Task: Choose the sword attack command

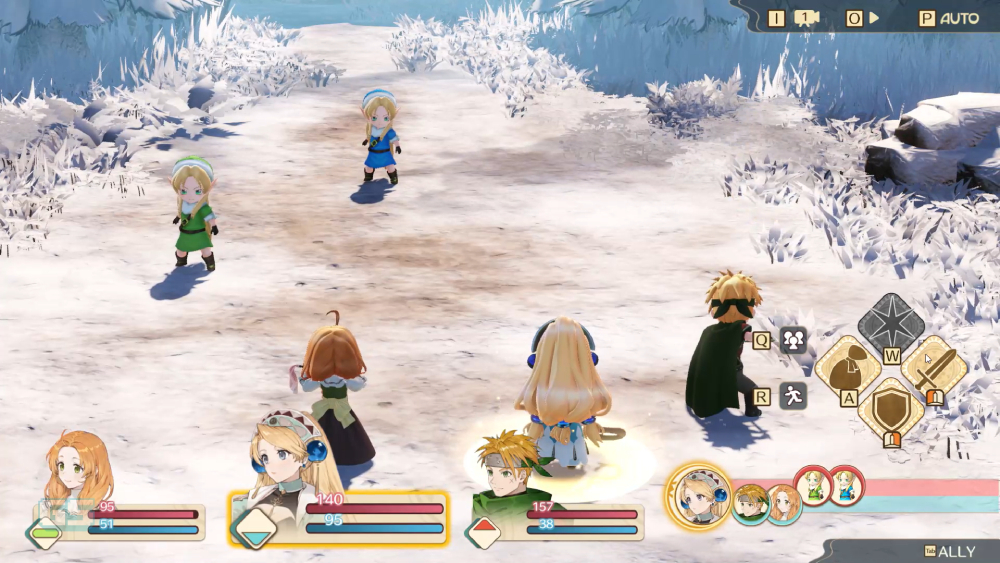Action: pos(934,368)
